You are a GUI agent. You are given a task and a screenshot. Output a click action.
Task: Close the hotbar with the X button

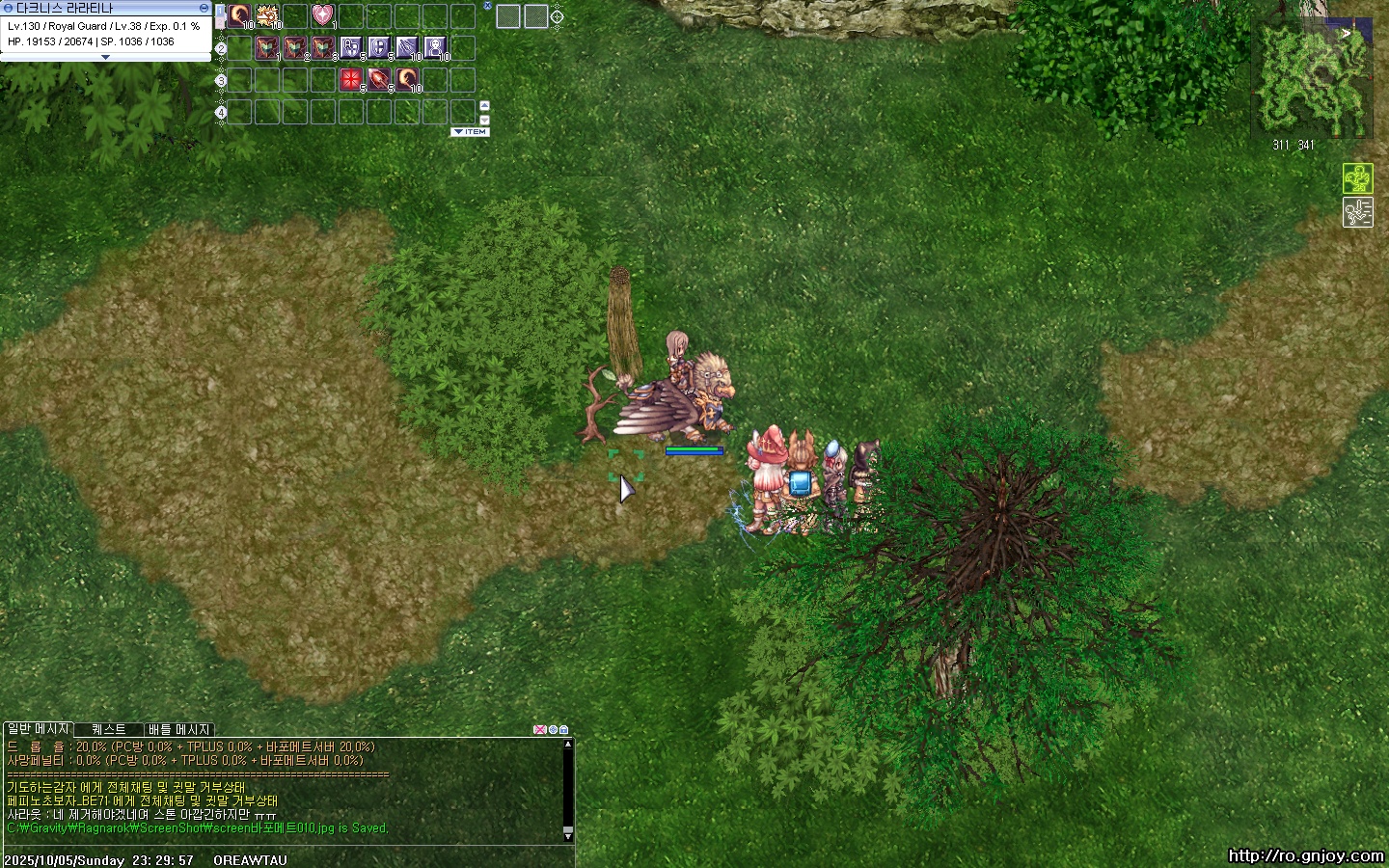(487, 6)
